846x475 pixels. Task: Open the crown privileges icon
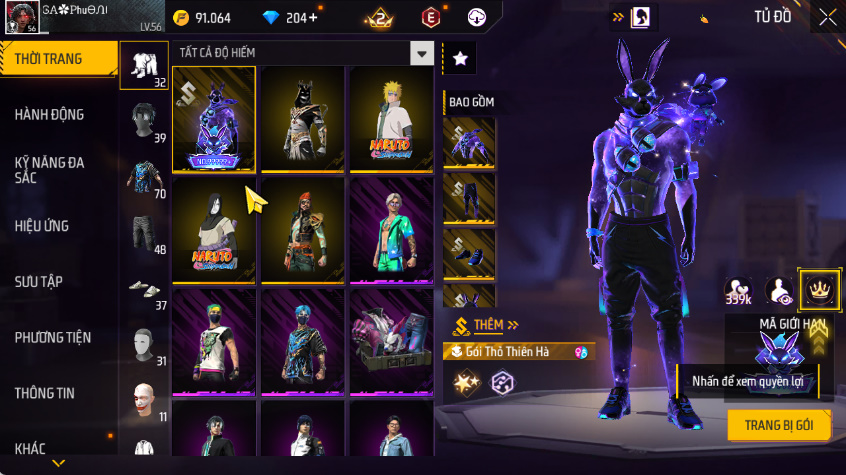click(819, 290)
